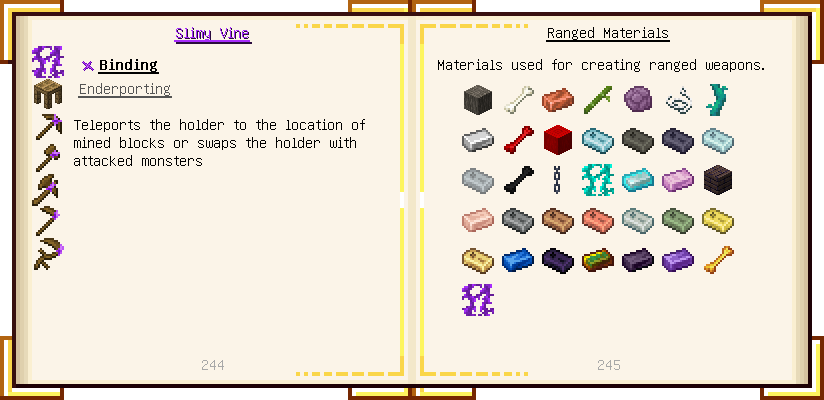Pick the white bone material

(518, 100)
